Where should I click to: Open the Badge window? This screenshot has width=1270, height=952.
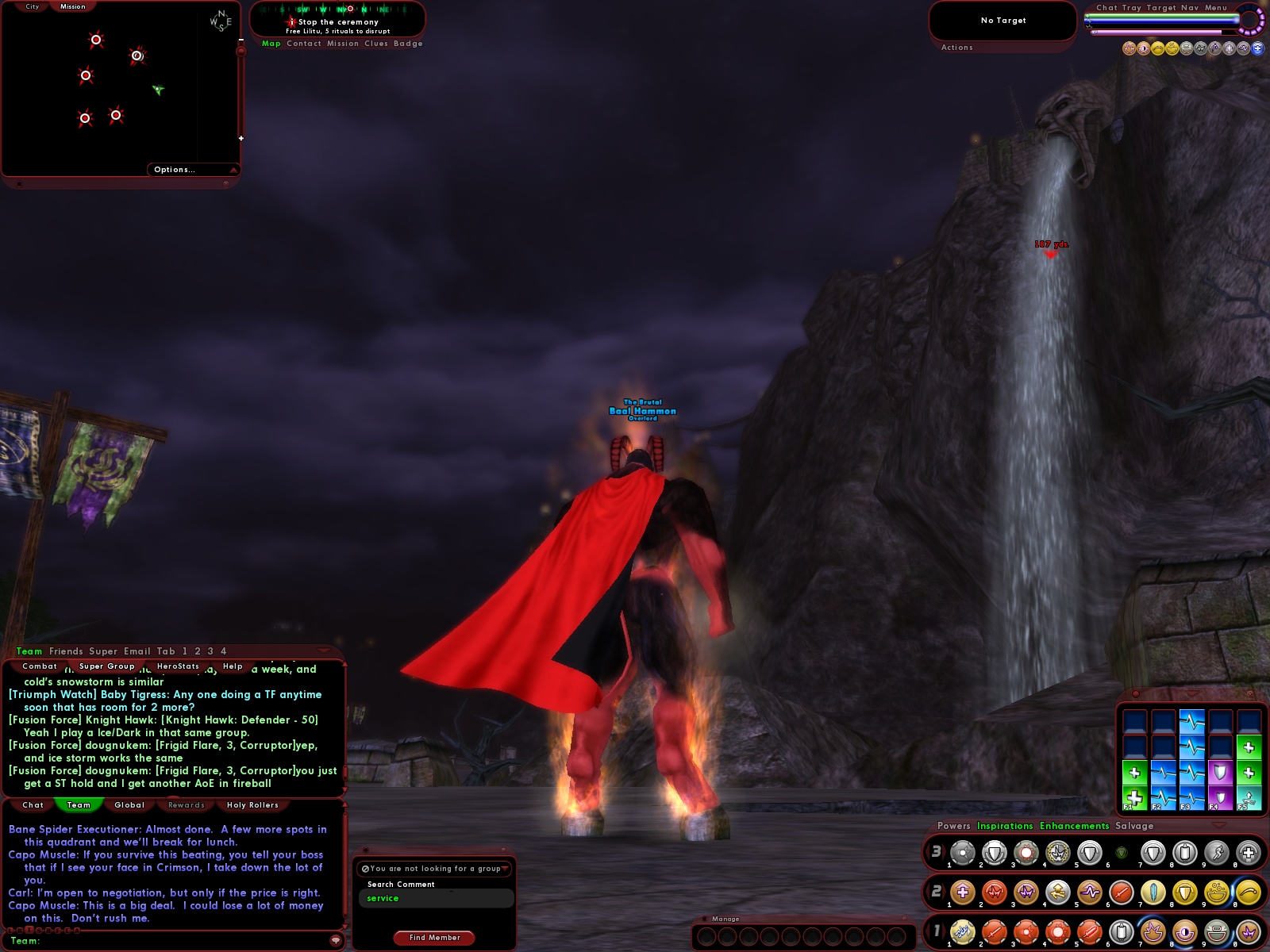pos(408,44)
